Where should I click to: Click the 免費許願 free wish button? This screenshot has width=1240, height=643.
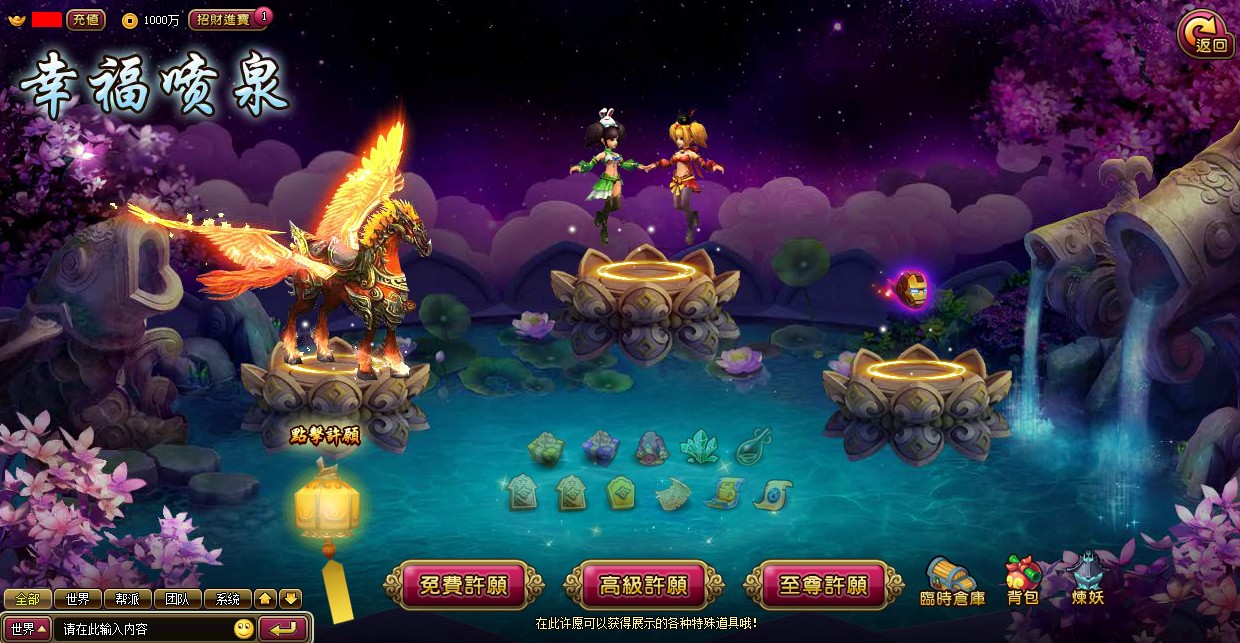(x=463, y=585)
